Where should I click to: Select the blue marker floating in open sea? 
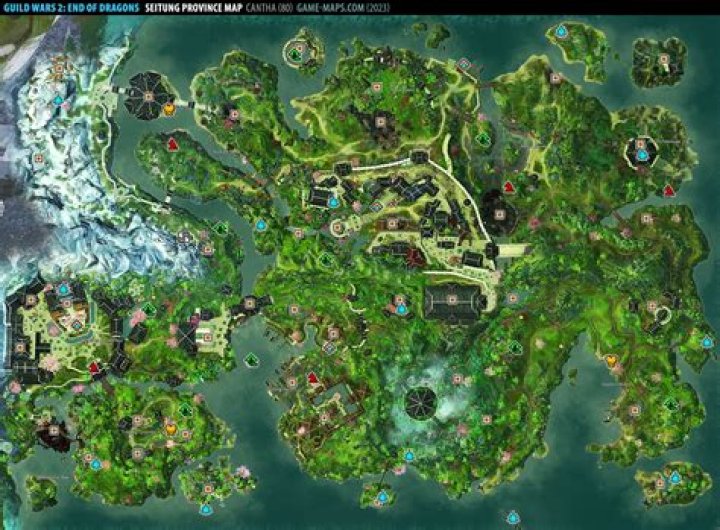point(513,517)
